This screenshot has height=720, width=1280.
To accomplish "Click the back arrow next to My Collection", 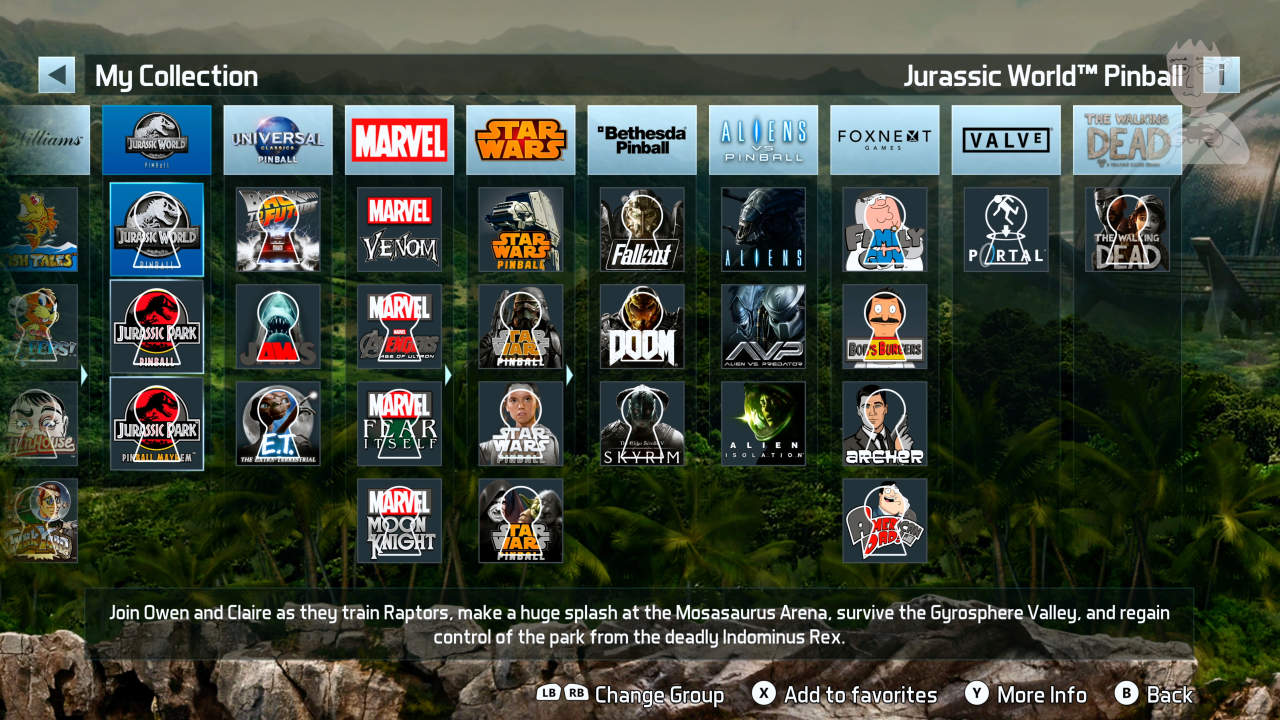I will 57,74.
